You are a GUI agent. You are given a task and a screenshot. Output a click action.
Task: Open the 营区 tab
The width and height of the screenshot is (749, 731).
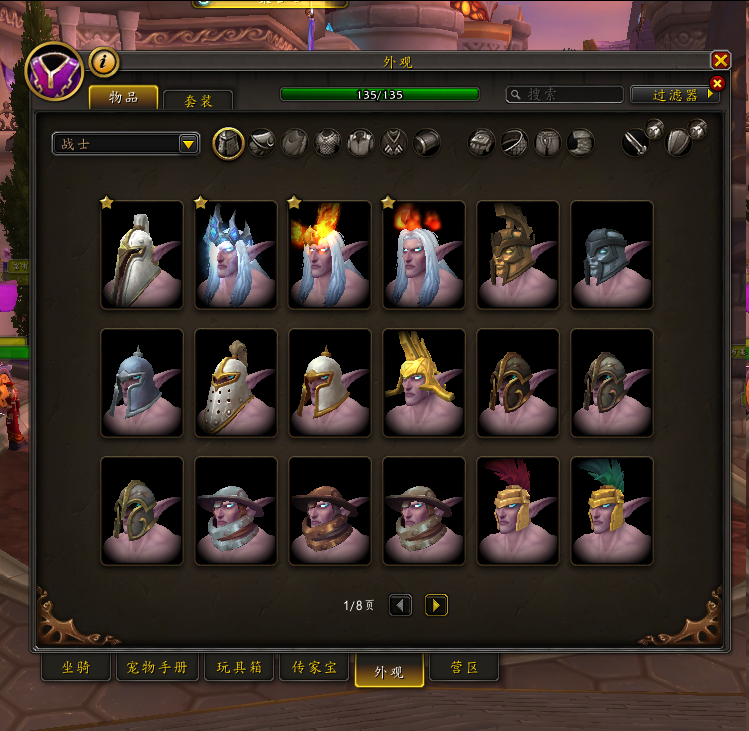coord(463,667)
